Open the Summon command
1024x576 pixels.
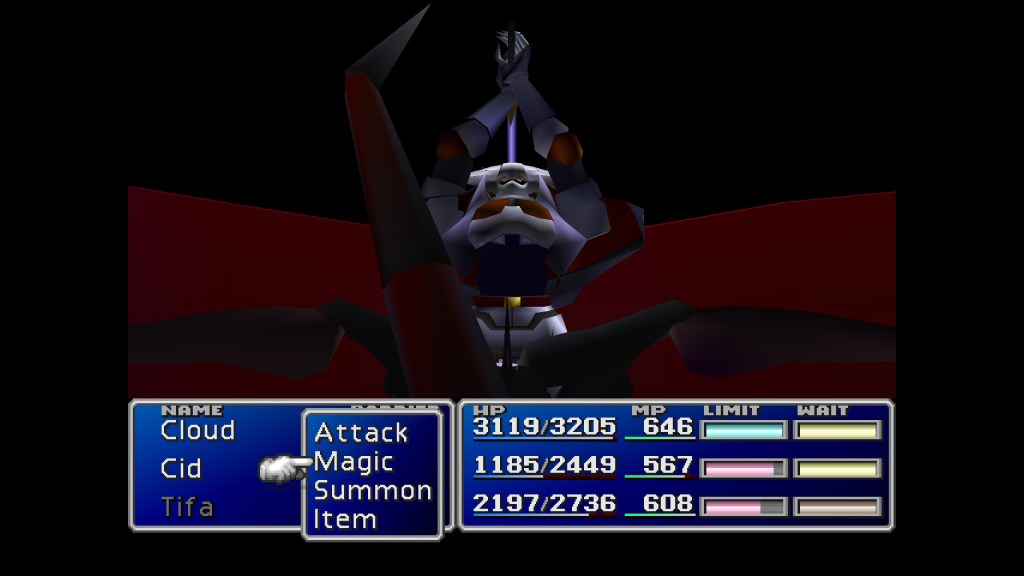[372, 491]
